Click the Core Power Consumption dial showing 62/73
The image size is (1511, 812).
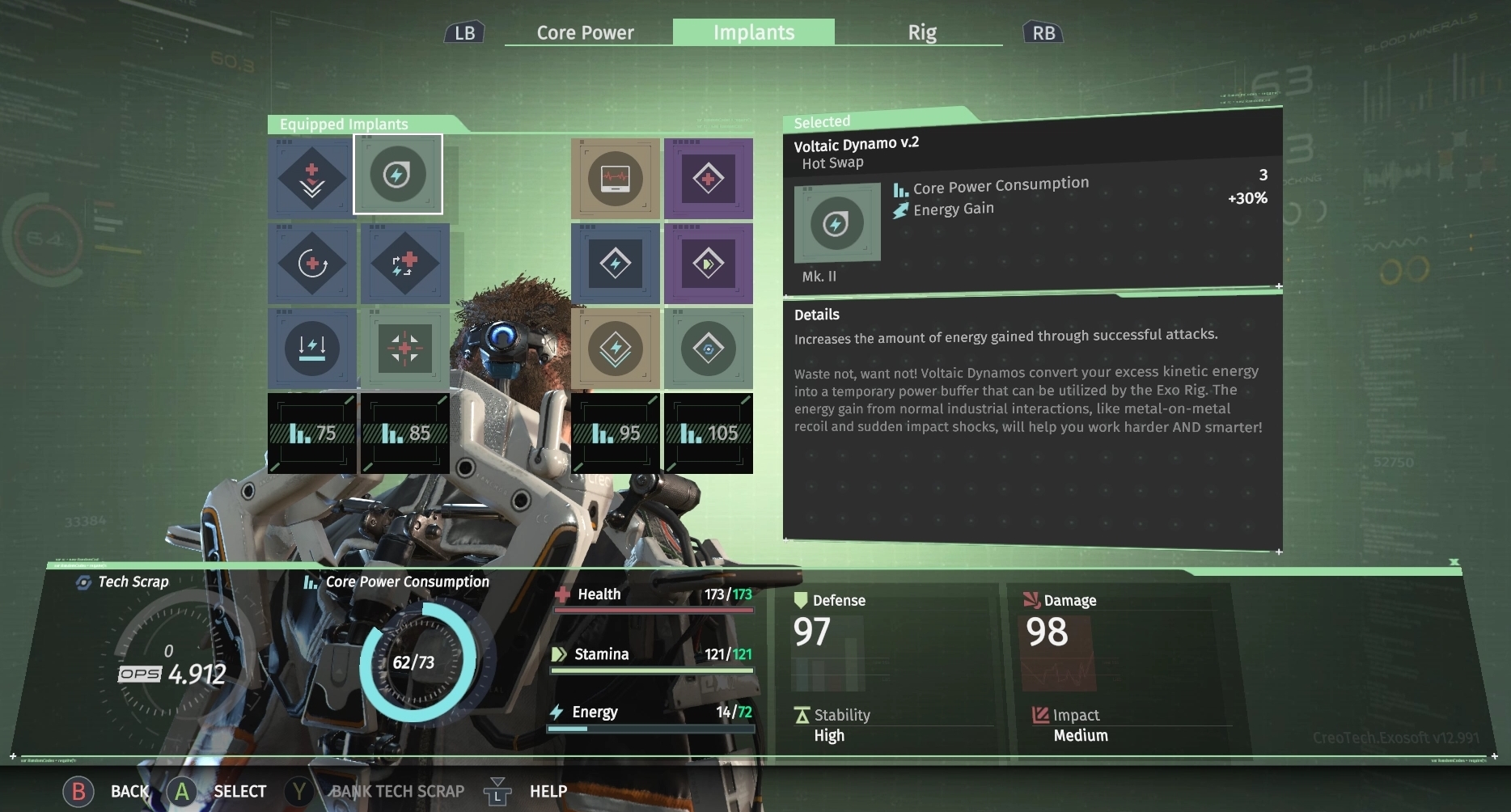tap(413, 662)
